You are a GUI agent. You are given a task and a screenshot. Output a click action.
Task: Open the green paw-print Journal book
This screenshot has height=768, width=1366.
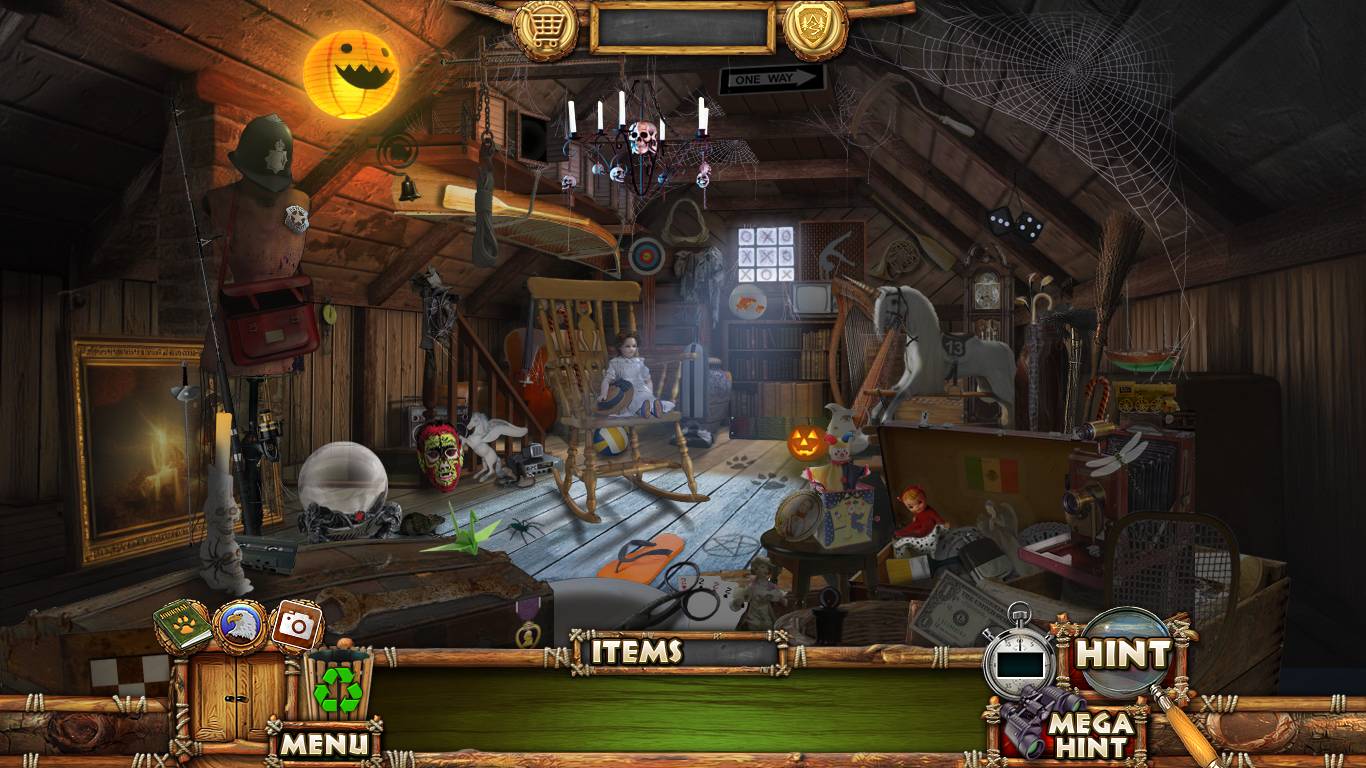pyautogui.click(x=183, y=626)
